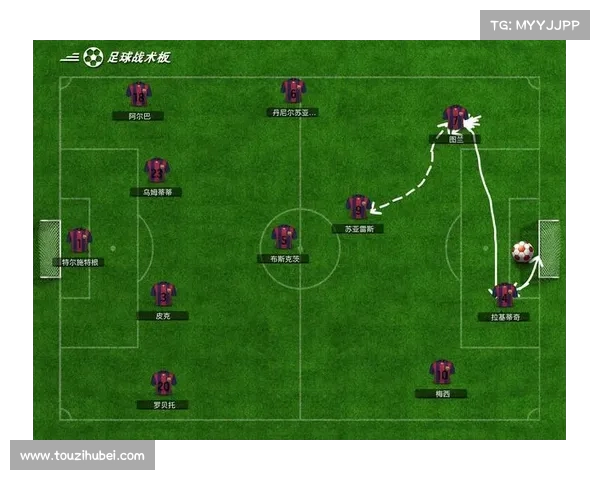Open the www.touzihubei.com watermark link
The image size is (600, 480).
[x=83, y=456]
